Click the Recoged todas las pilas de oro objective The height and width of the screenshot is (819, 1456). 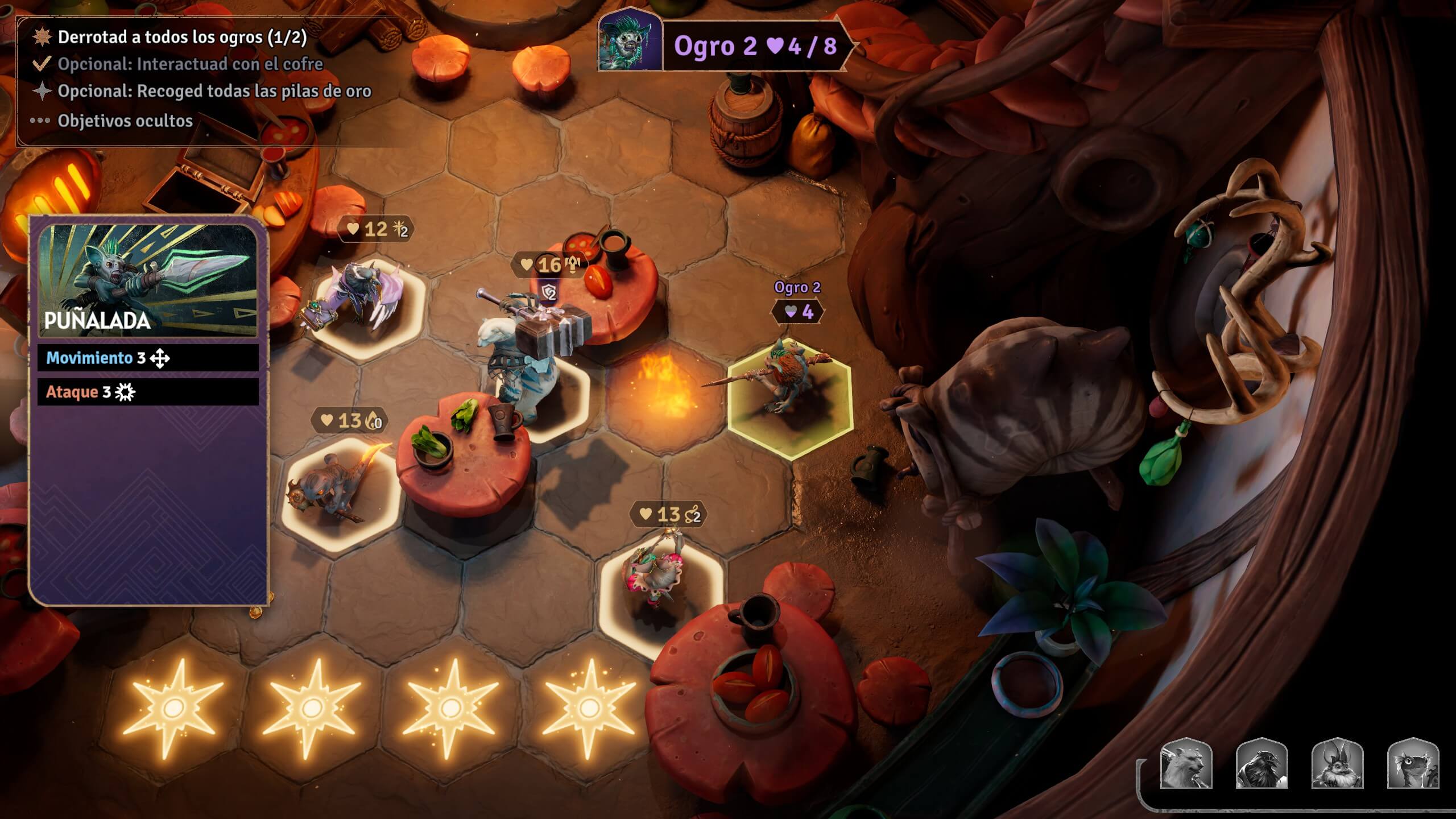[x=214, y=91]
